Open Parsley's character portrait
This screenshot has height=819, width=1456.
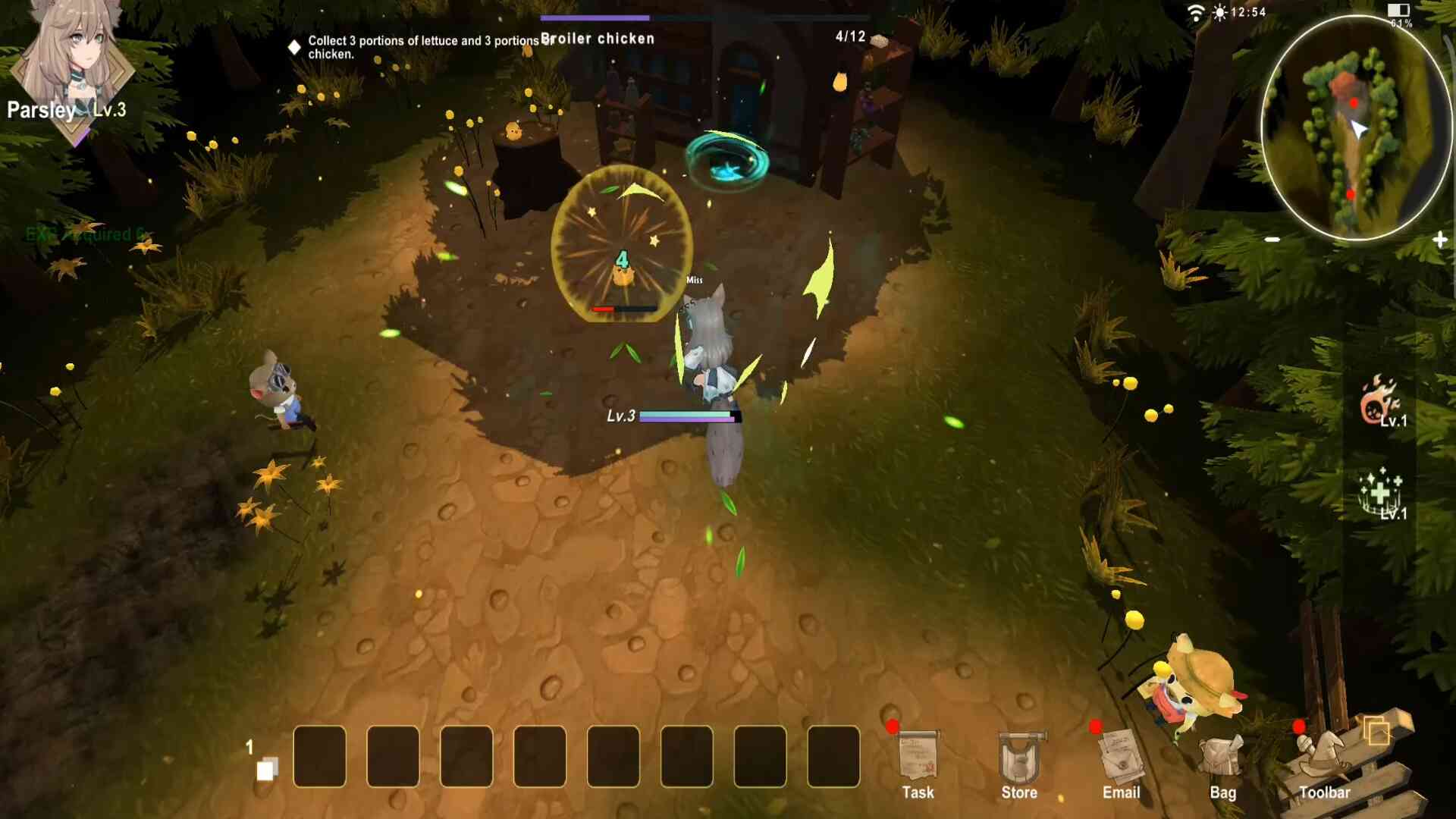click(x=72, y=61)
